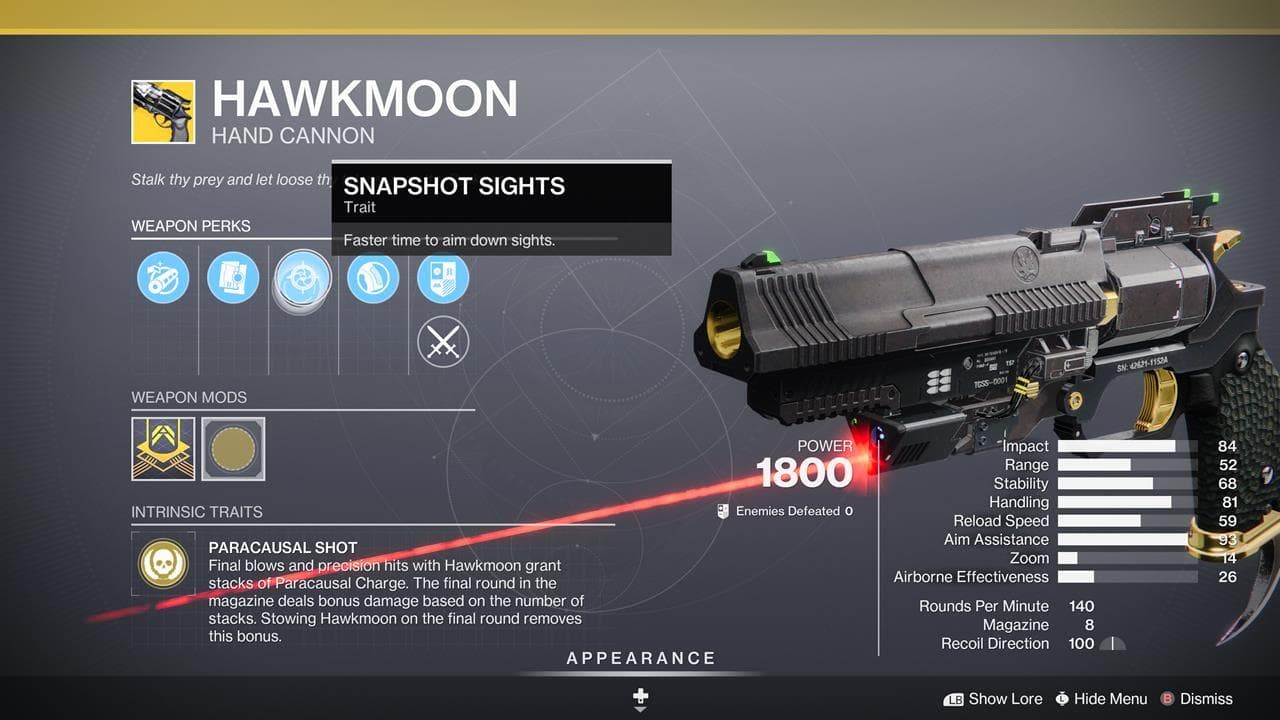Click the Hawkmoon hand cannon thumbnail image
Screen dimensions: 1280x720
coord(166,112)
